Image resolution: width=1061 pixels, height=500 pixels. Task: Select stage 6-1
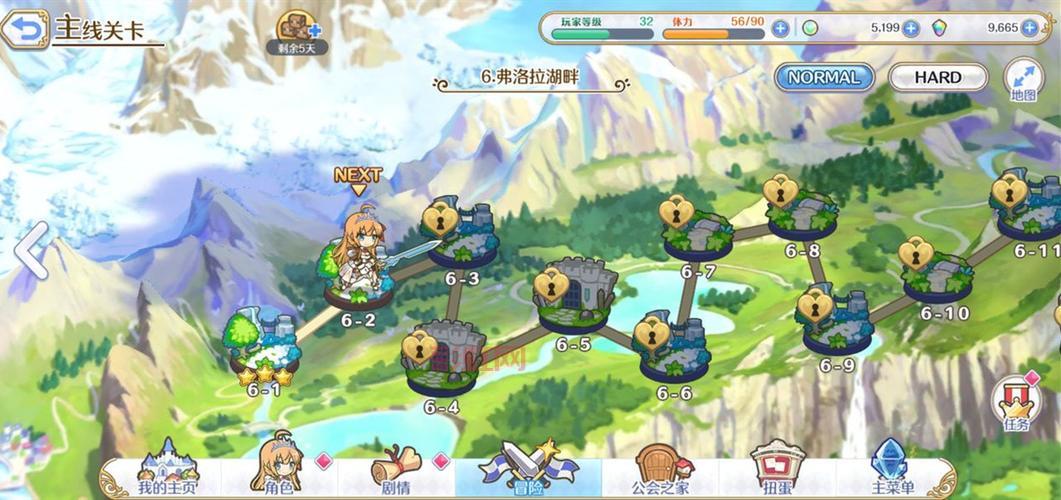click(263, 345)
